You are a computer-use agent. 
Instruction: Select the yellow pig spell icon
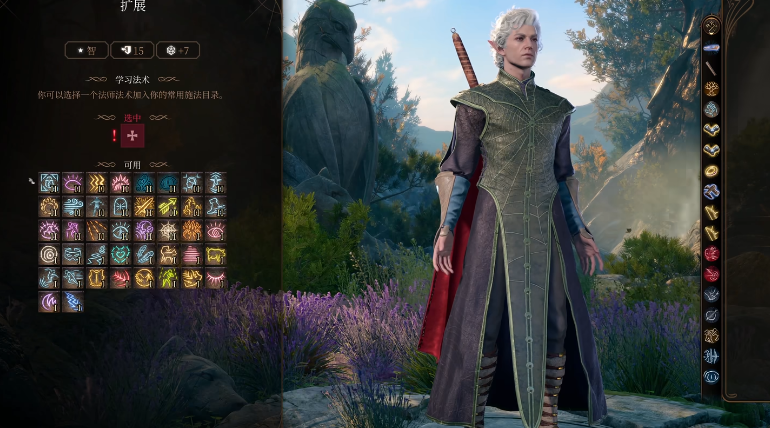coord(215,255)
